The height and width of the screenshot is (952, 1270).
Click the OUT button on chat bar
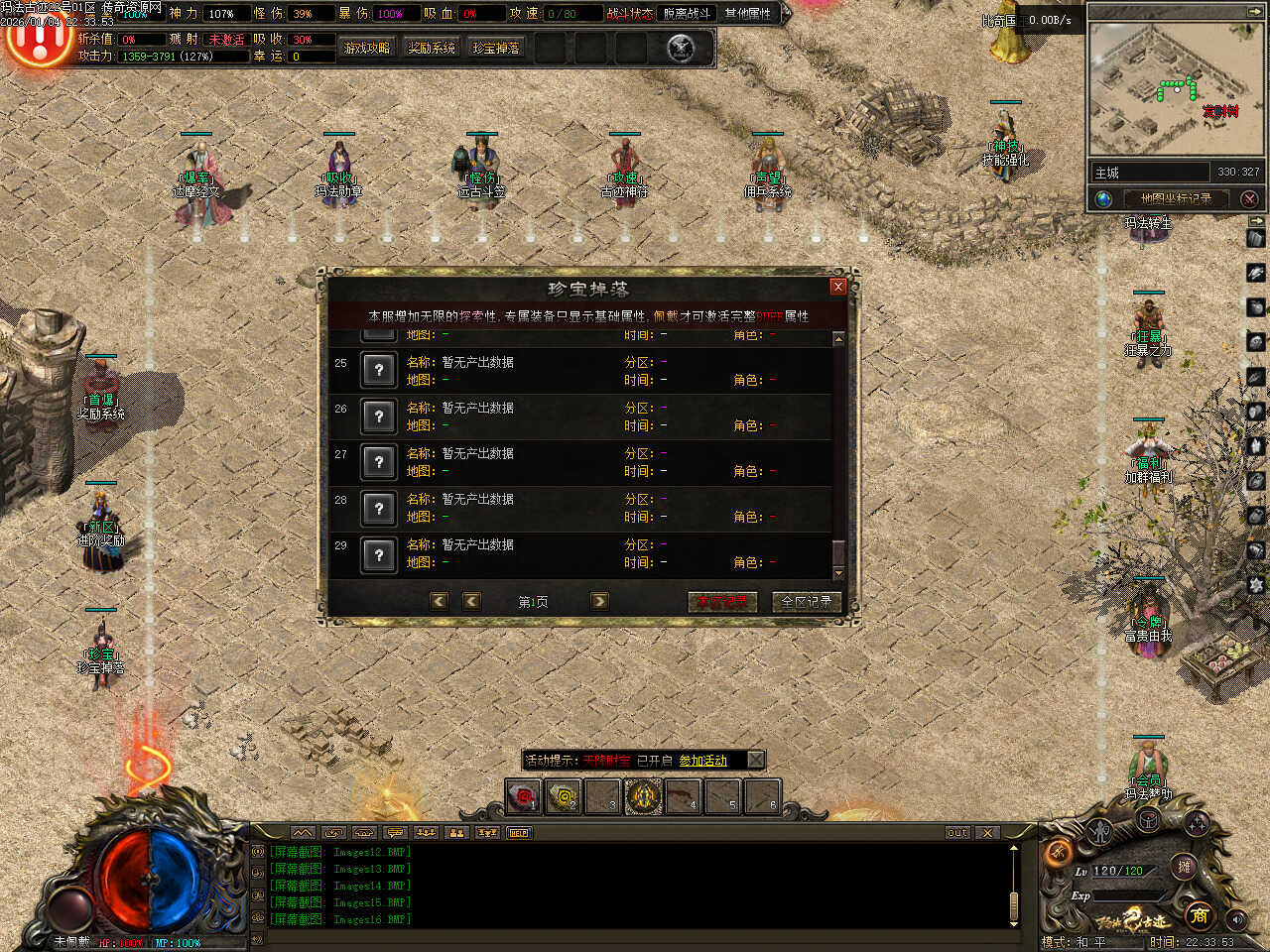click(956, 833)
